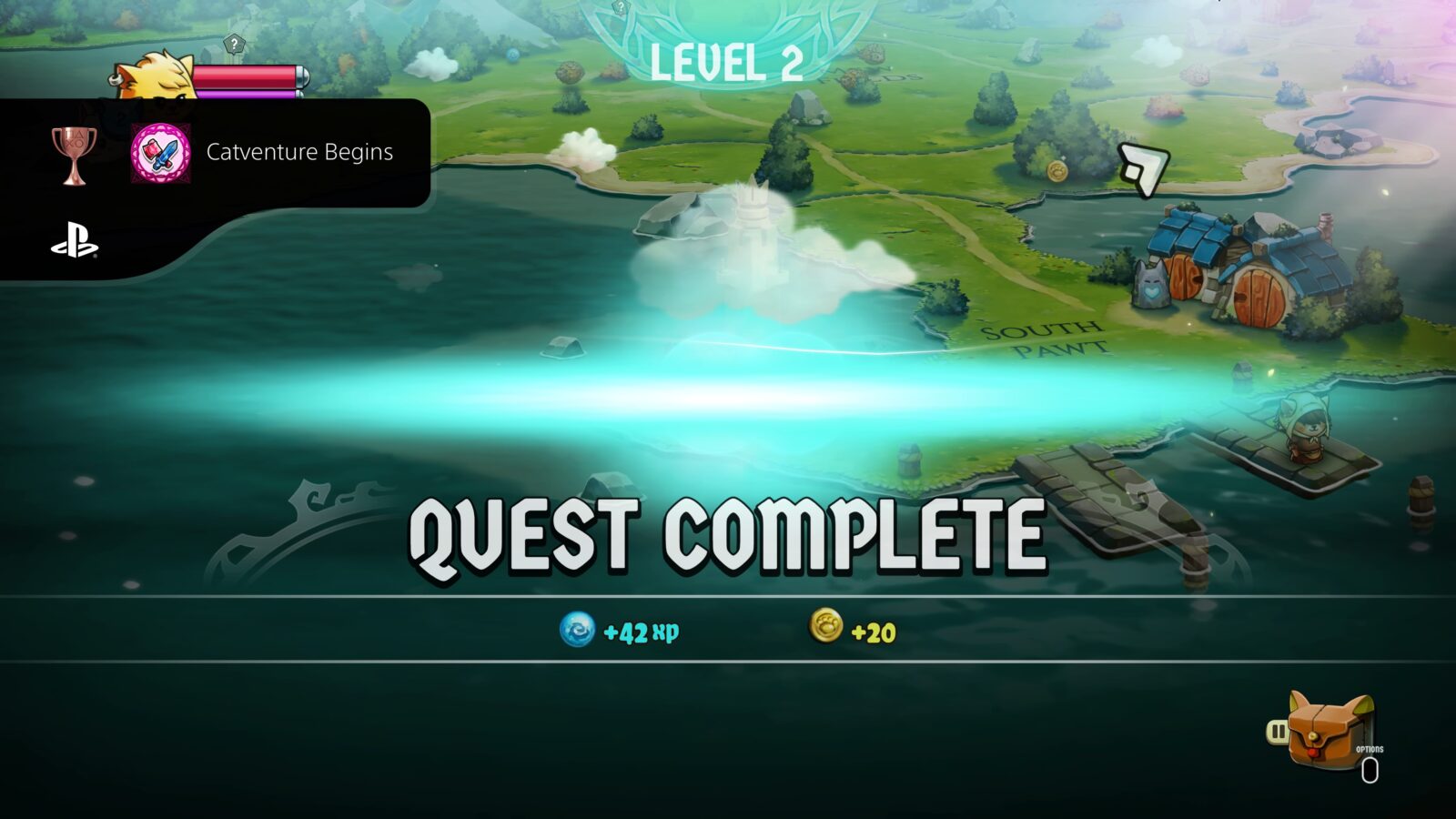Click the pause icon near the inventory bag
The height and width of the screenshot is (819, 1456).
coord(1279,730)
